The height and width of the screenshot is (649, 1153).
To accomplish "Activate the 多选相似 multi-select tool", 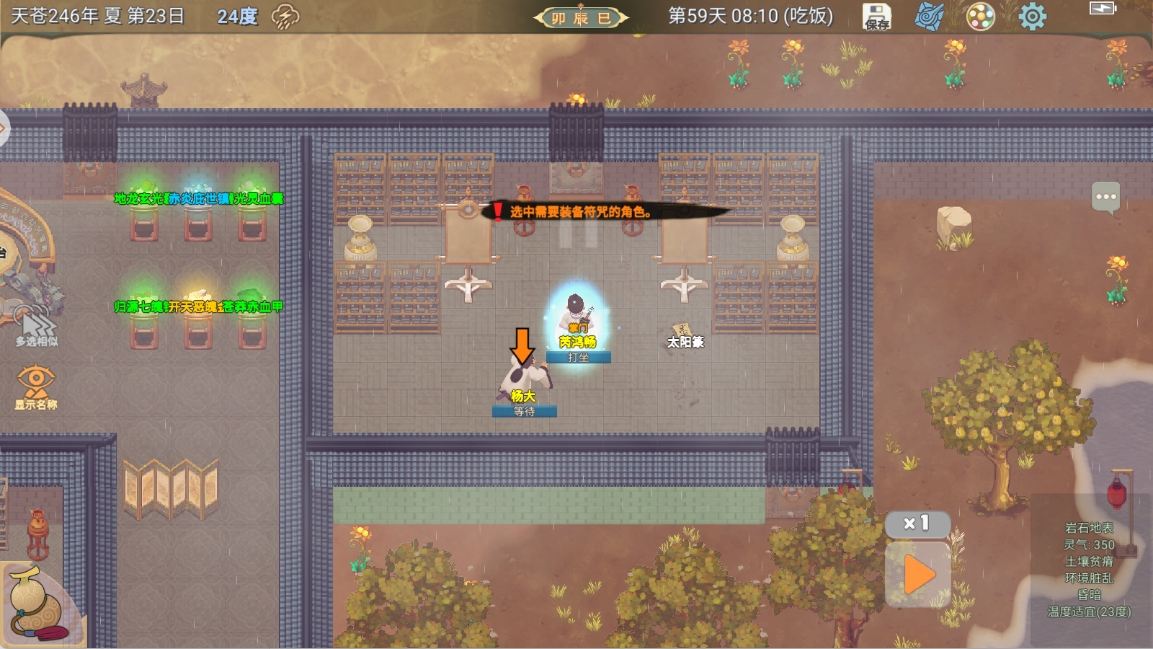I will pyautogui.click(x=36, y=327).
